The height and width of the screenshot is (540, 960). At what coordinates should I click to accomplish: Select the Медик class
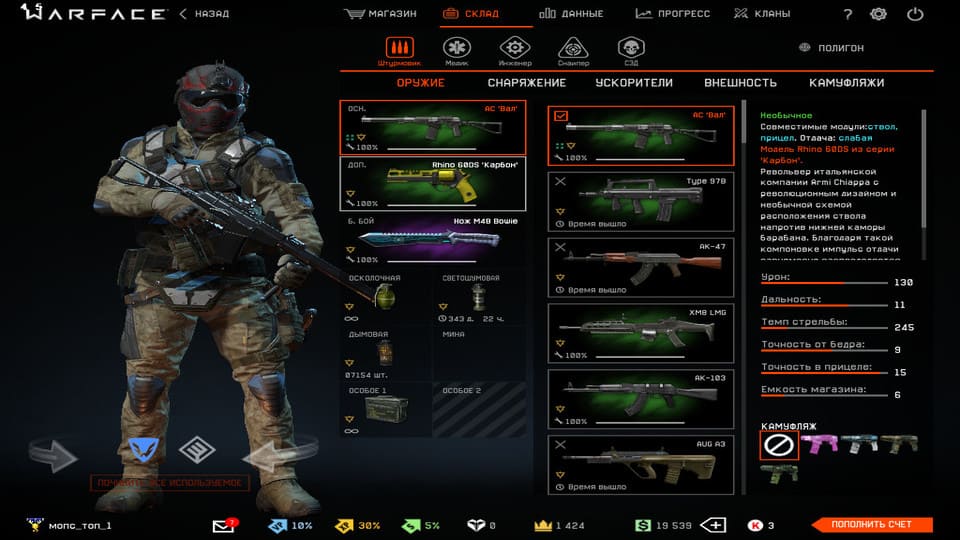456,51
